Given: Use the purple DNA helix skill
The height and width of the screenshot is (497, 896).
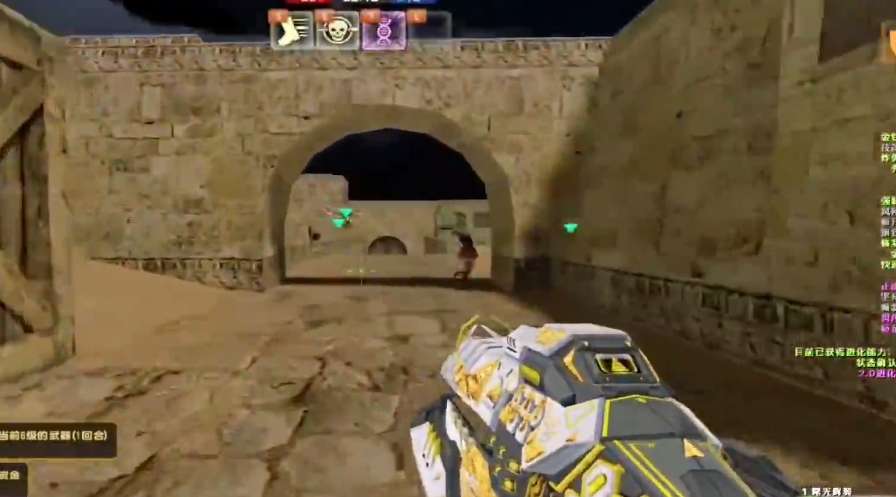Looking at the screenshot, I should [x=384, y=30].
